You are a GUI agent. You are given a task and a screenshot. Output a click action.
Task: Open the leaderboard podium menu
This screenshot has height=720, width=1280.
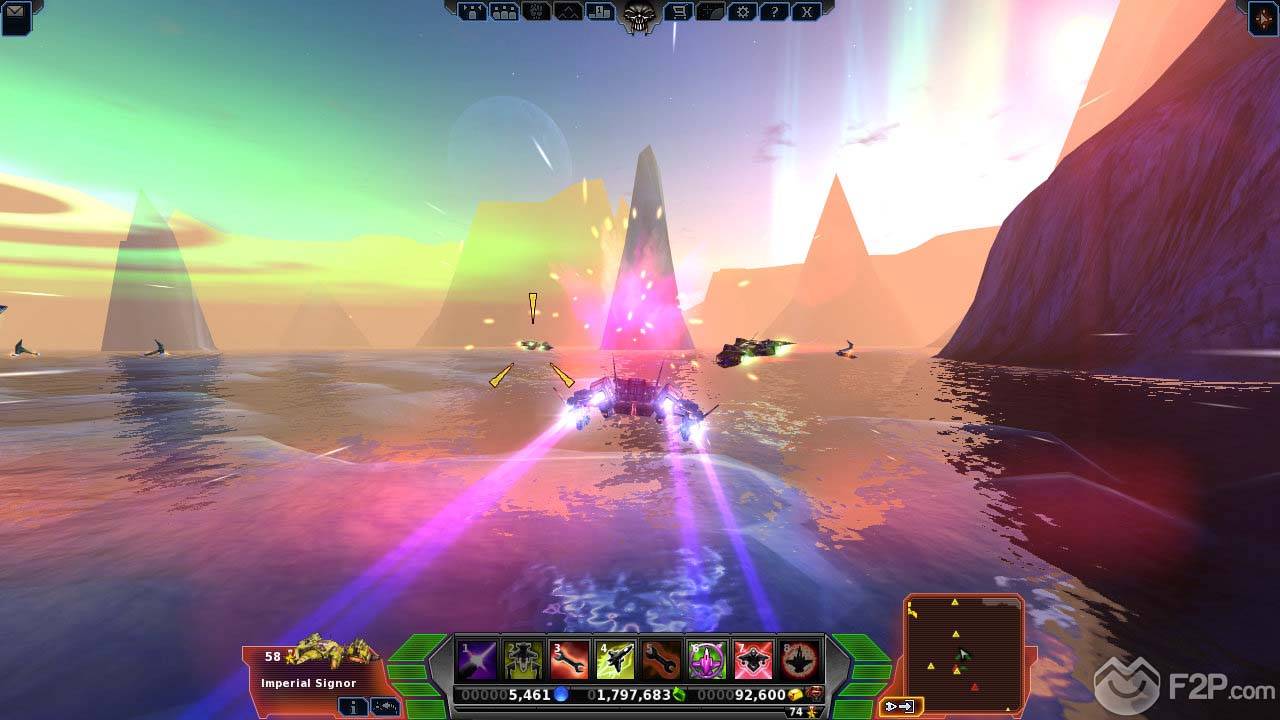coord(601,12)
